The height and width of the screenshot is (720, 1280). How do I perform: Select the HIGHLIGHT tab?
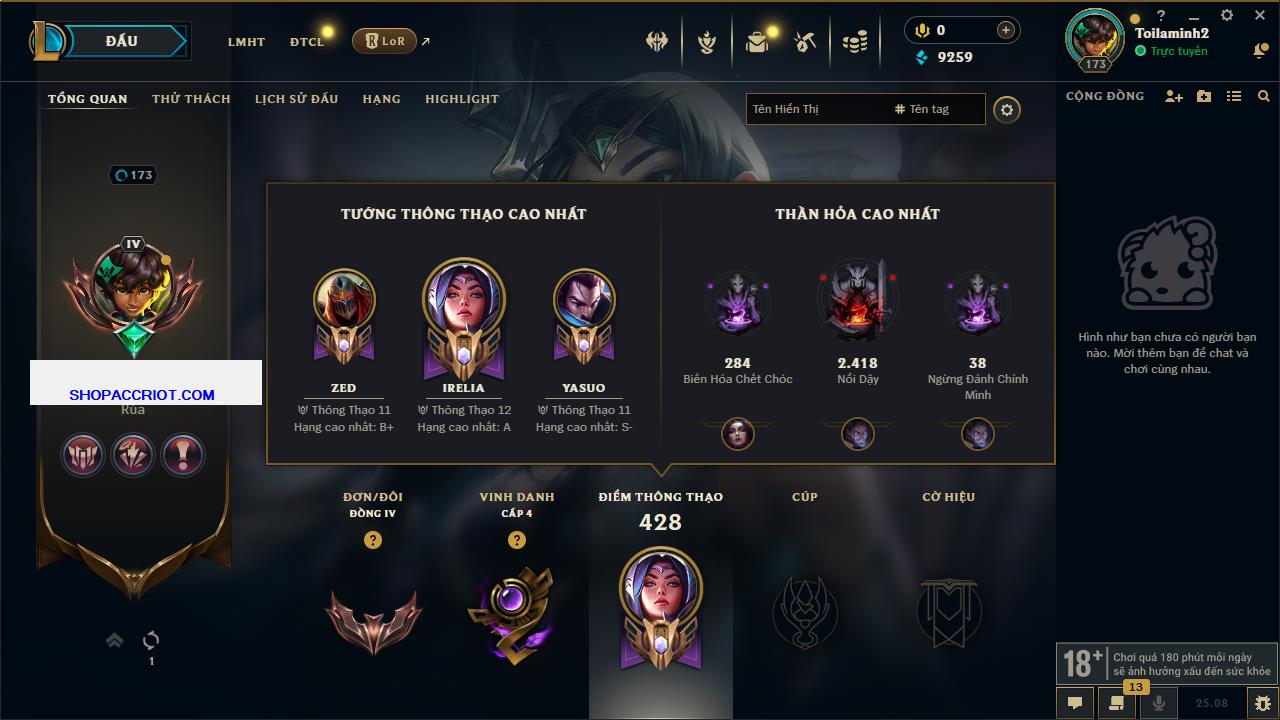[x=461, y=99]
